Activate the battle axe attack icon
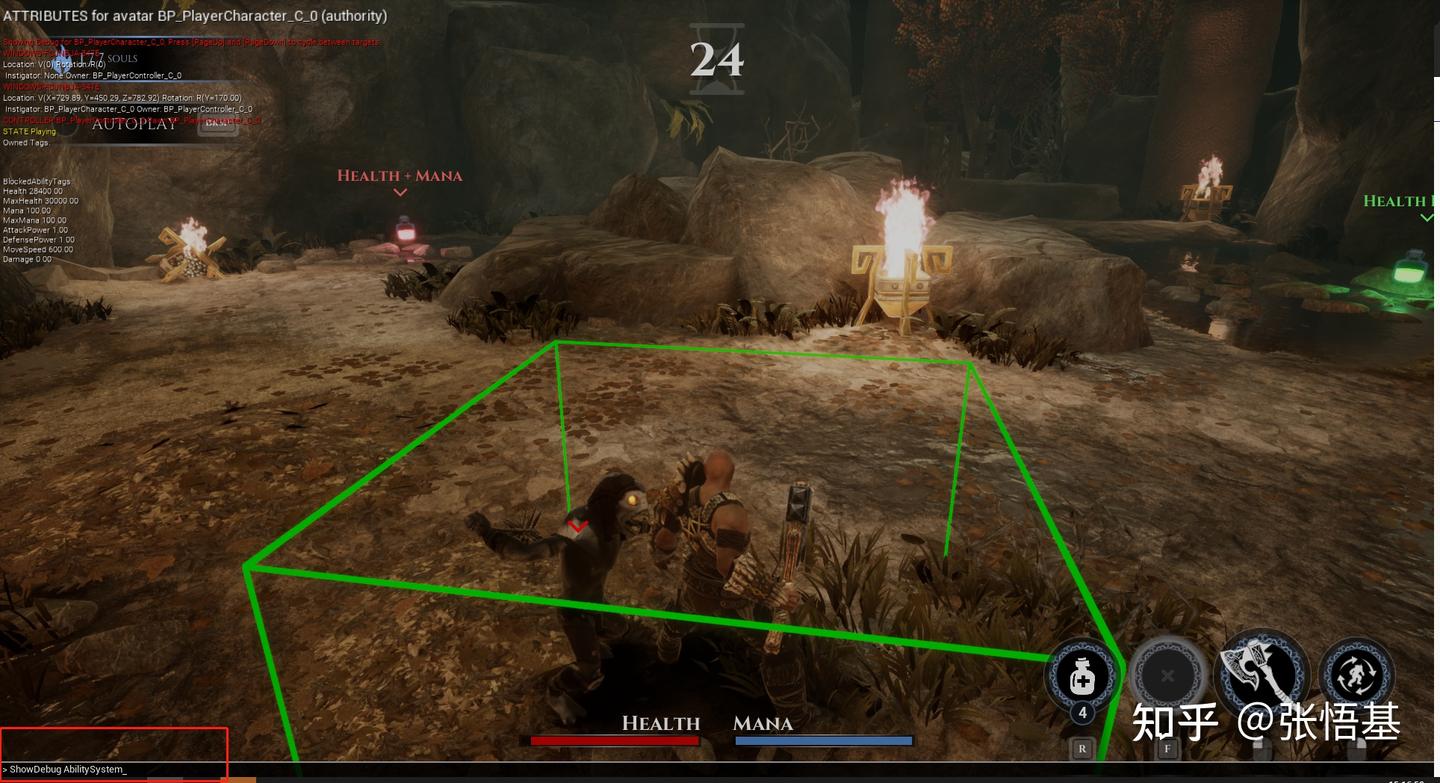 click(x=1260, y=670)
